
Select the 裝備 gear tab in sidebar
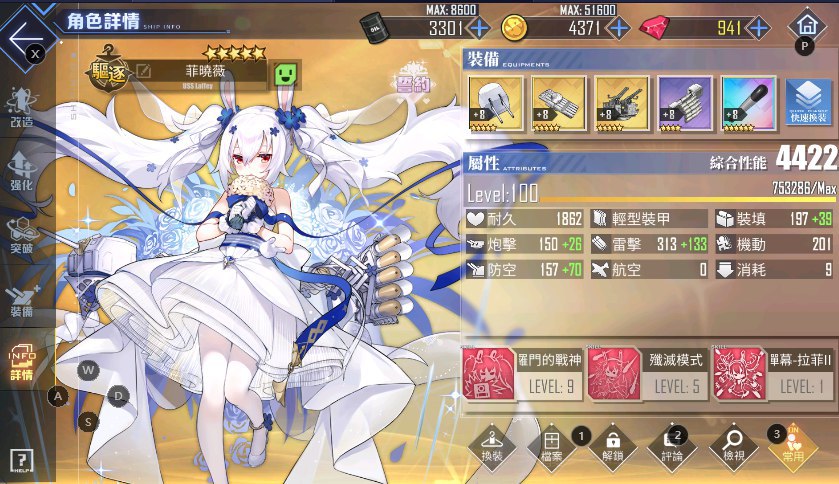coord(22,302)
